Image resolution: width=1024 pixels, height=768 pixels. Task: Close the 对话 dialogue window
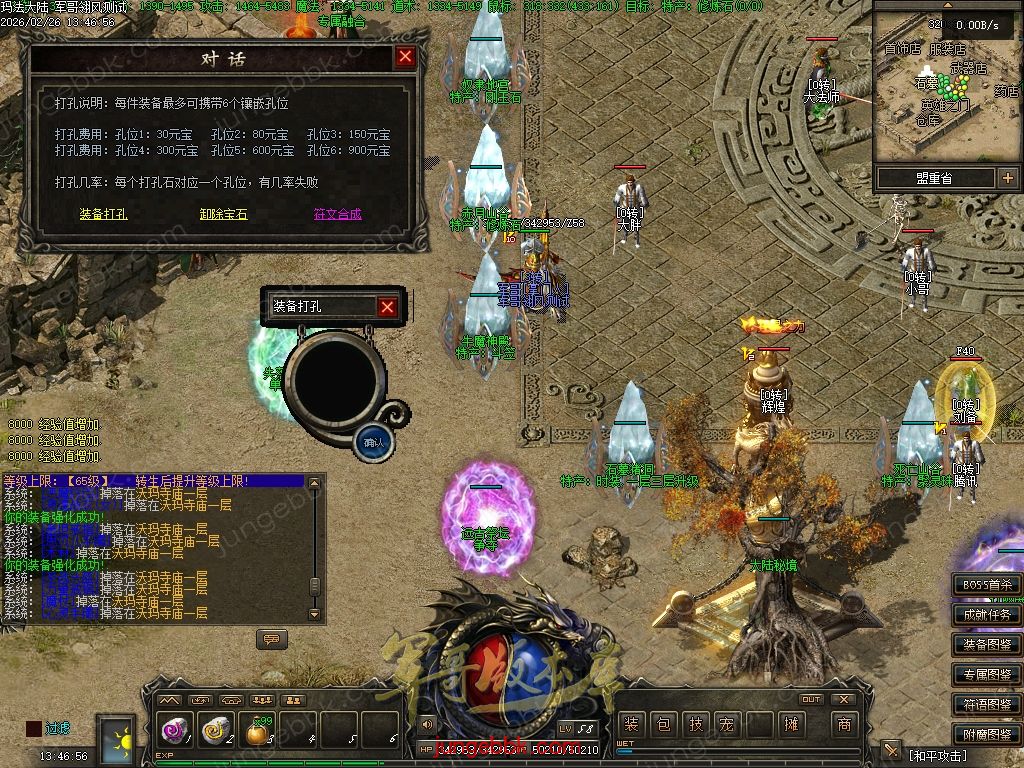pyautogui.click(x=405, y=57)
